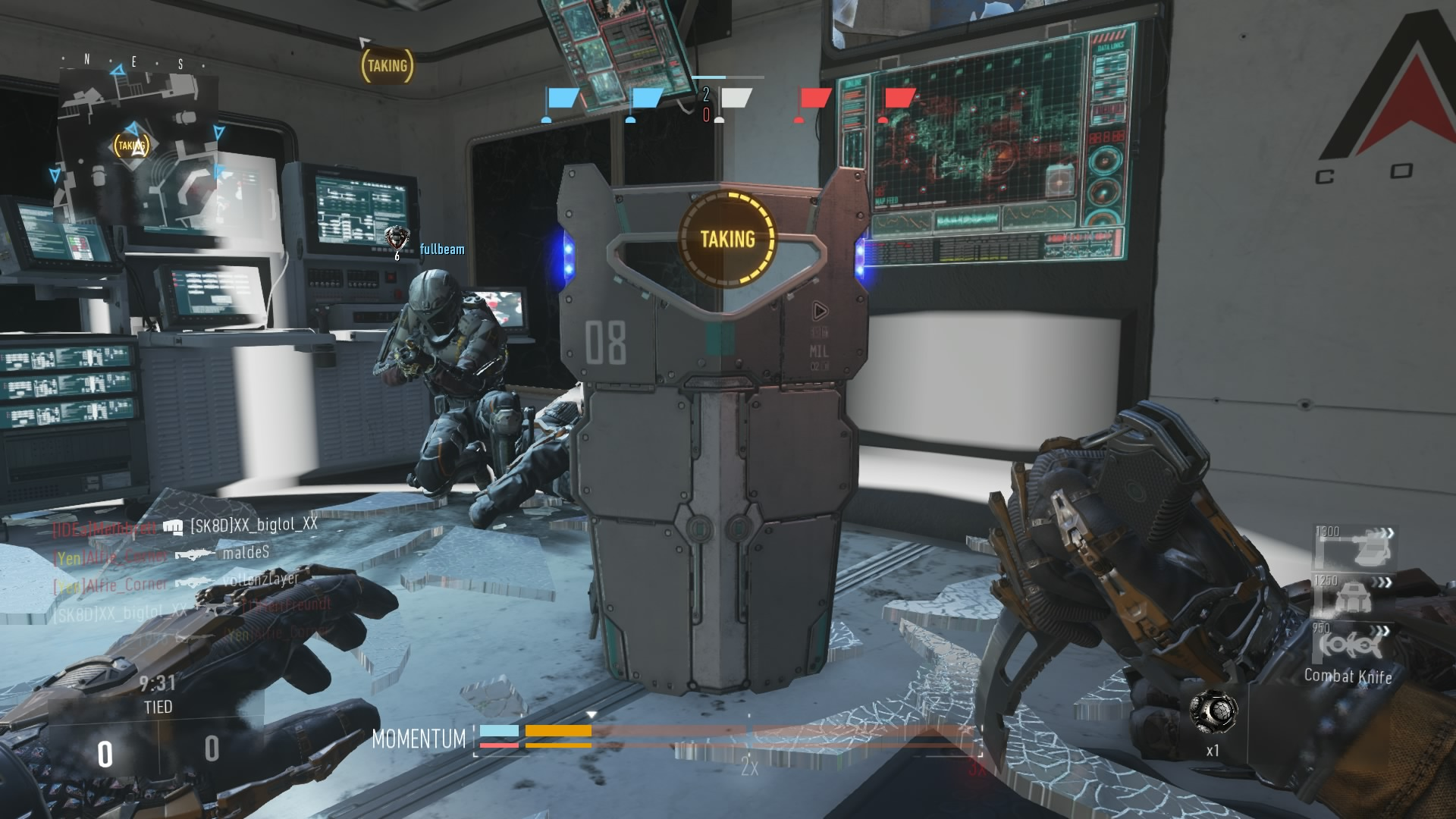This screenshot has width=1456, height=819.
Task: Select the fullbeam teammate name tag
Action: pyautogui.click(x=442, y=249)
